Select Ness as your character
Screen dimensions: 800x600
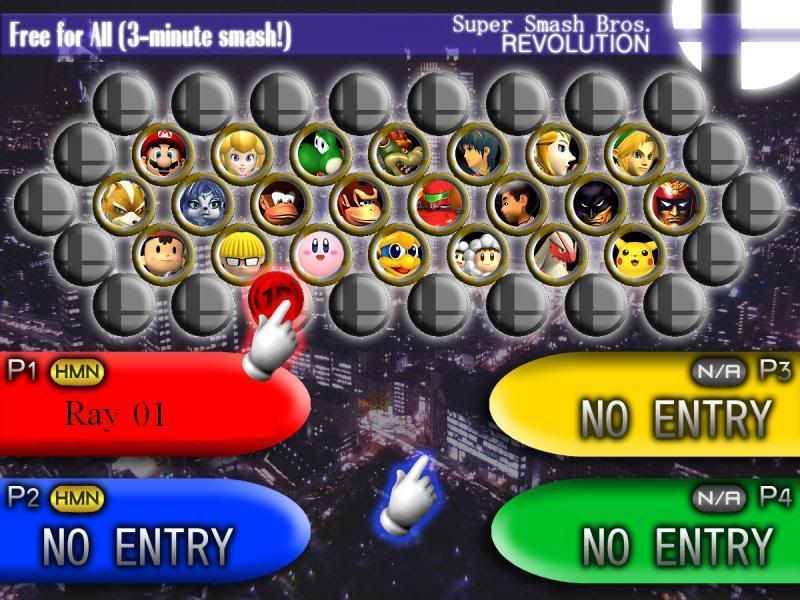162,253
